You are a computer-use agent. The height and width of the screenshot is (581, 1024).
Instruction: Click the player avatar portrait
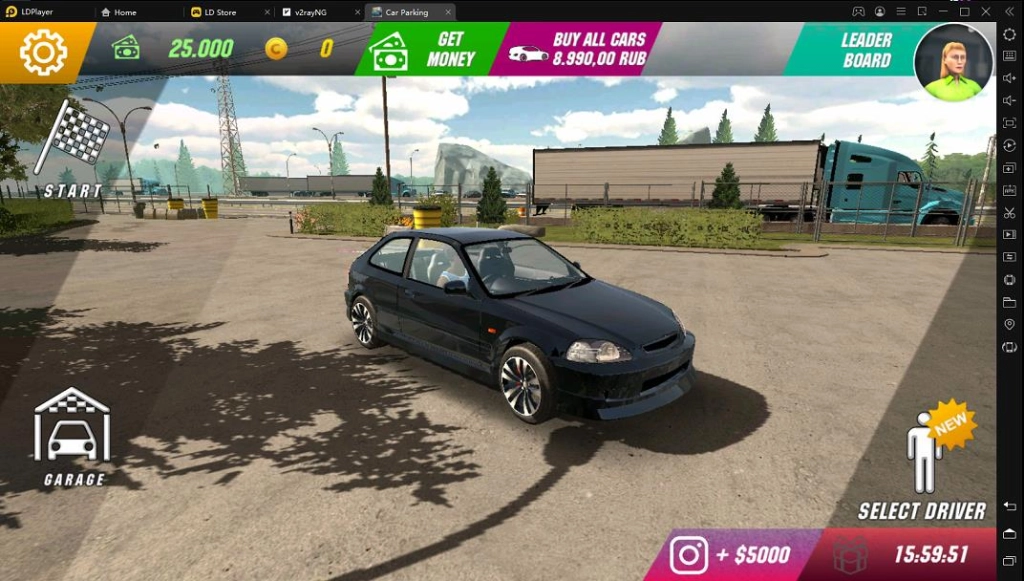(x=953, y=63)
